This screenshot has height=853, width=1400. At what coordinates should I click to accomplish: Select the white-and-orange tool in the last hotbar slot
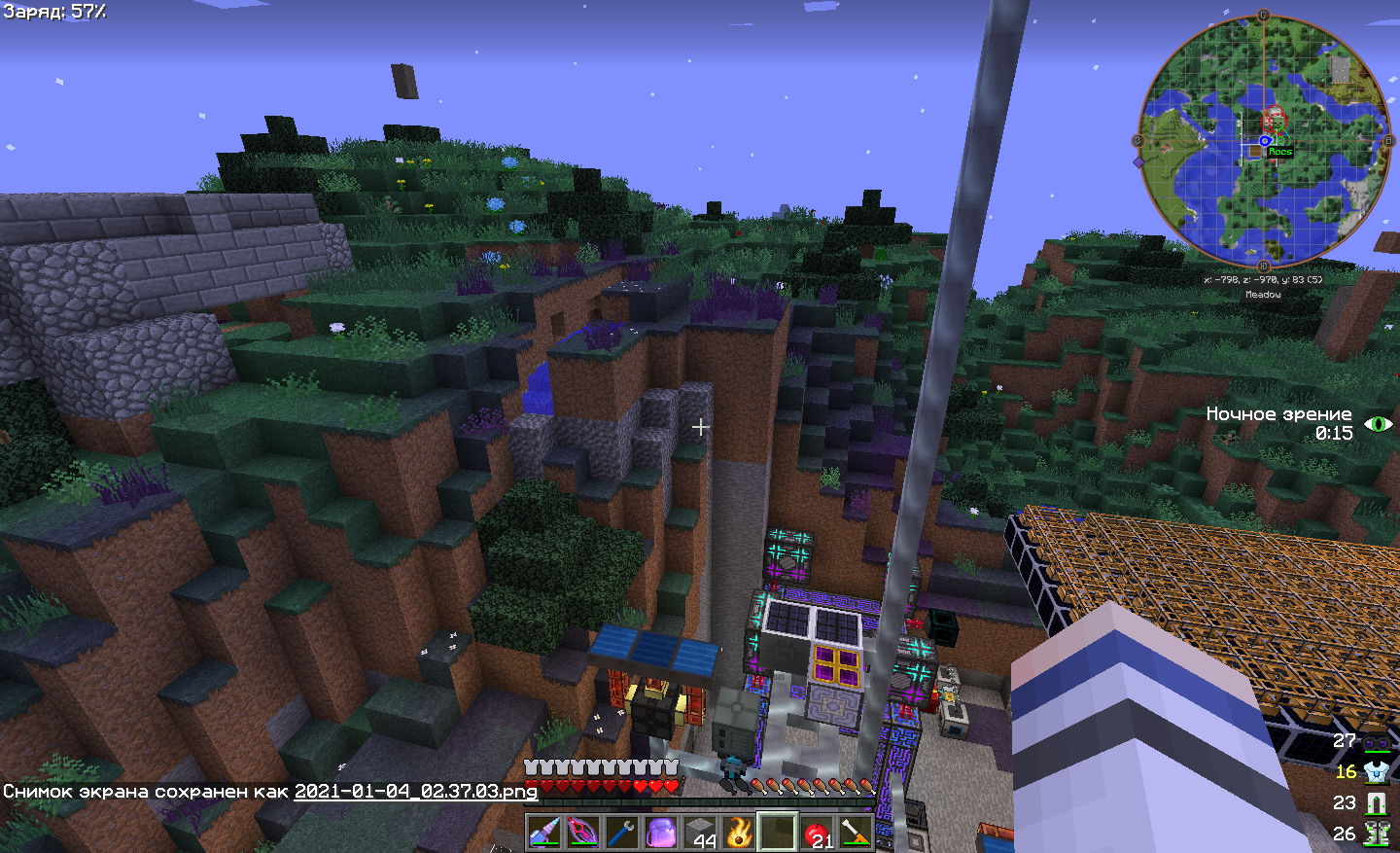pos(856,833)
